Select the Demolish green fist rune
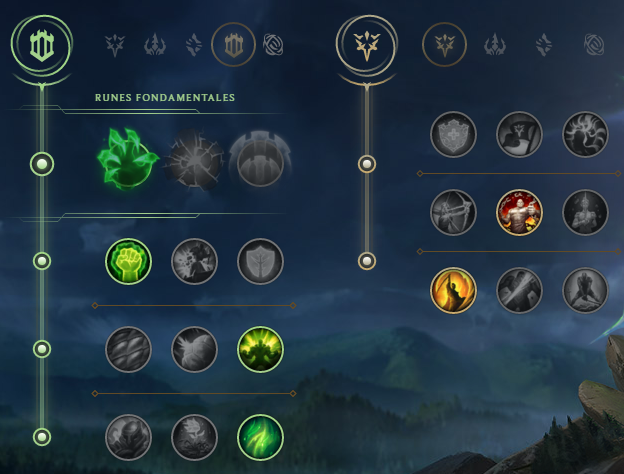 [128, 261]
